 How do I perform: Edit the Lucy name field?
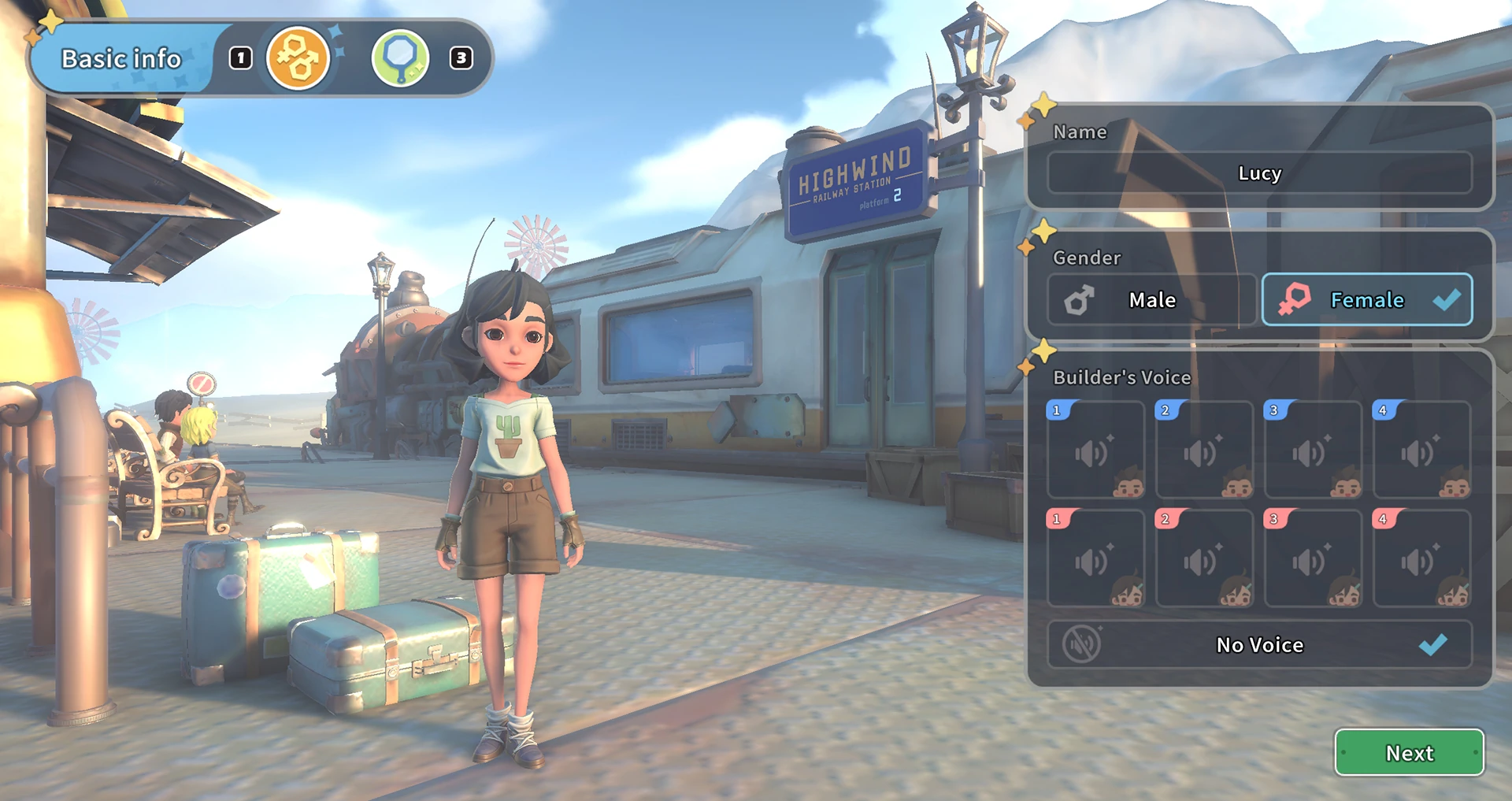(x=1259, y=173)
